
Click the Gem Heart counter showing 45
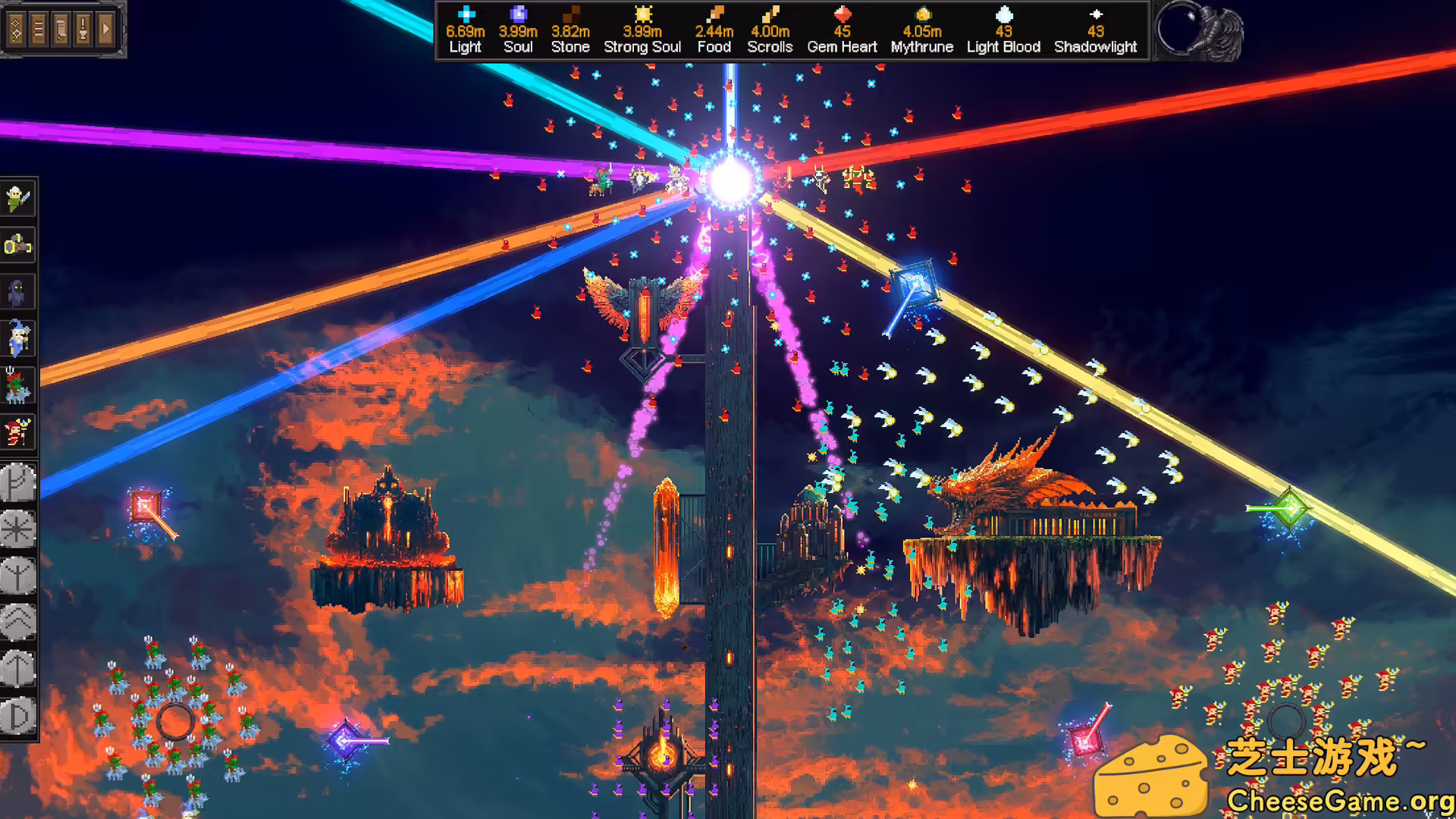(842, 30)
